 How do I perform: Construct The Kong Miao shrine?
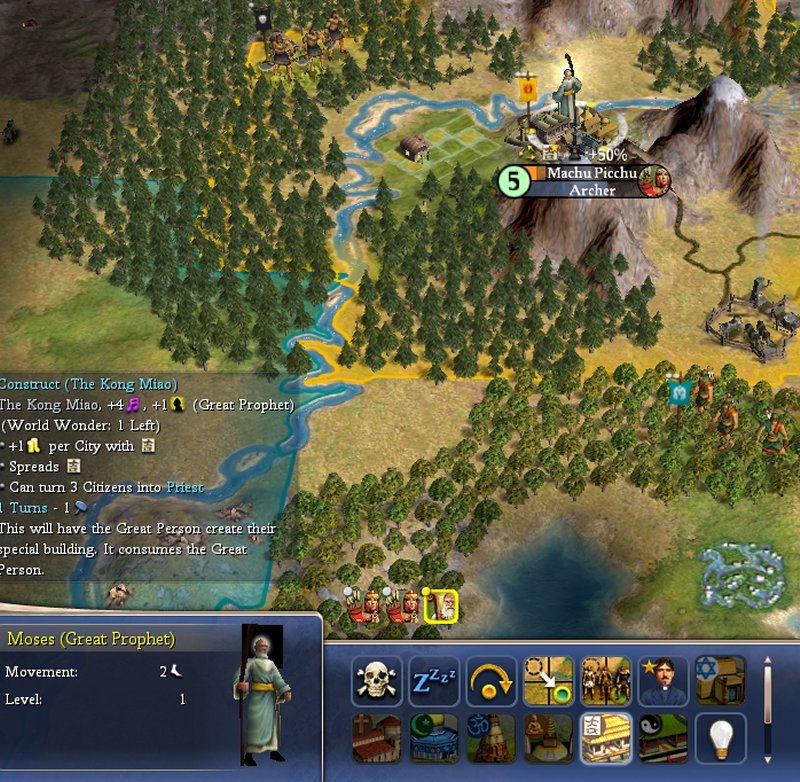tap(606, 739)
